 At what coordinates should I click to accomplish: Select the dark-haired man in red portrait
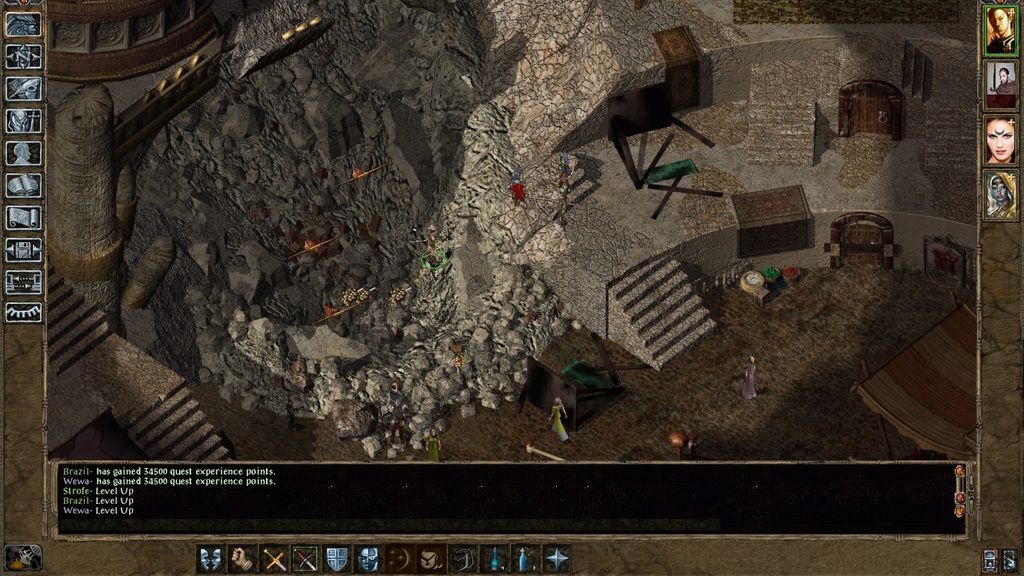coord(1000,85)
